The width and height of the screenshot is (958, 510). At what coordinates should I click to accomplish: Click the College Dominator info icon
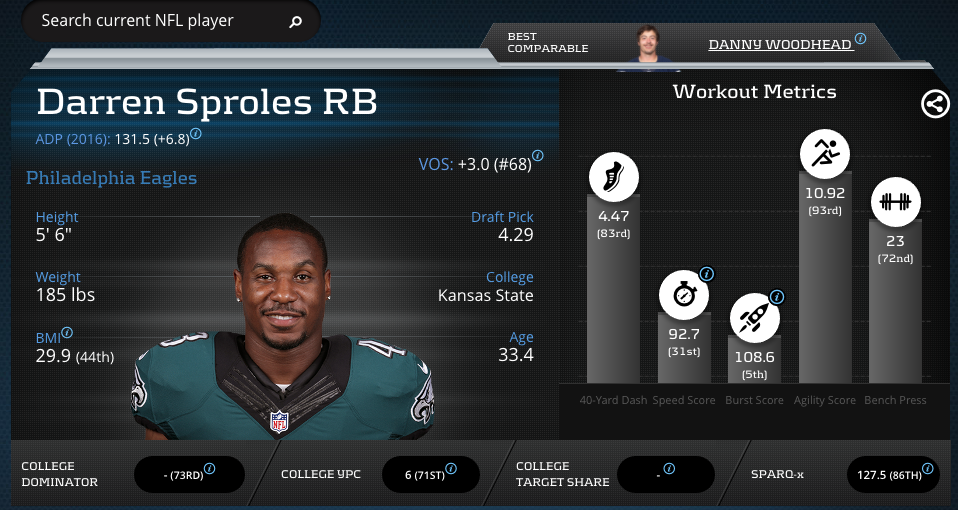click(210, 468)
